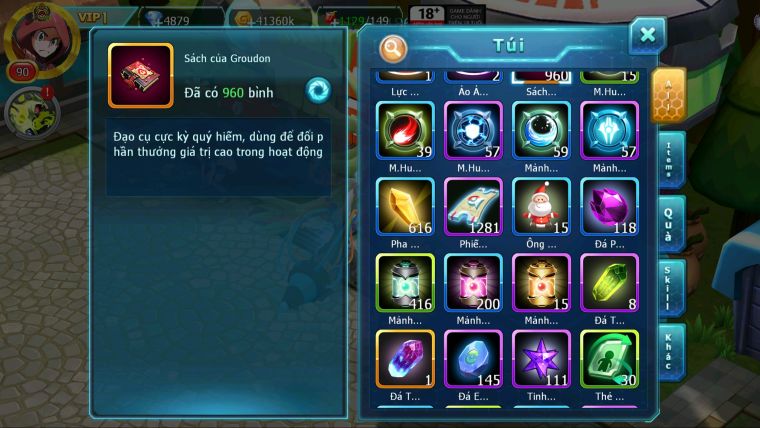Select the pink lantern item with 200
This screenshot has width=760, height=428.
(x=473, y=282)
